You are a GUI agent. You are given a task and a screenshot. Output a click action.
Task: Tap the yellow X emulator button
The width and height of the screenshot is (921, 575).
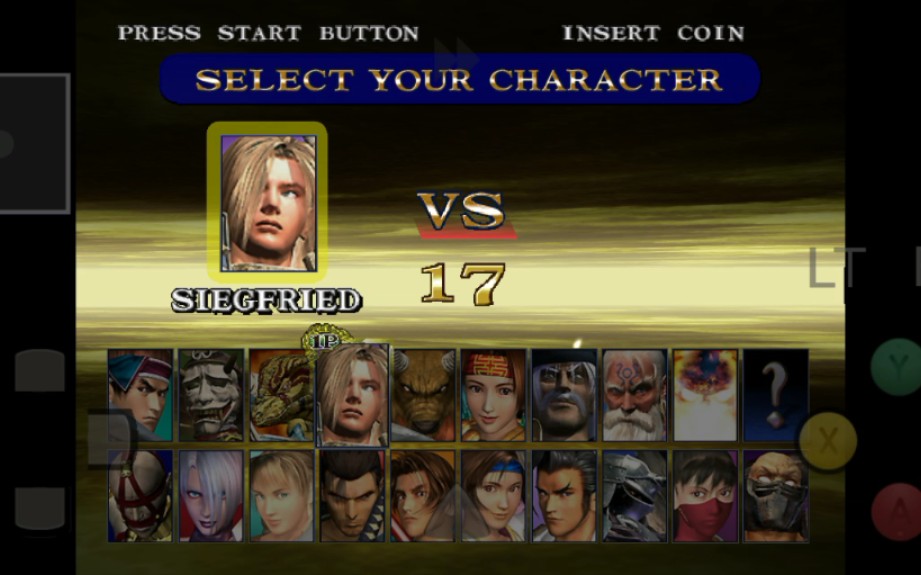tap(827, 440)
